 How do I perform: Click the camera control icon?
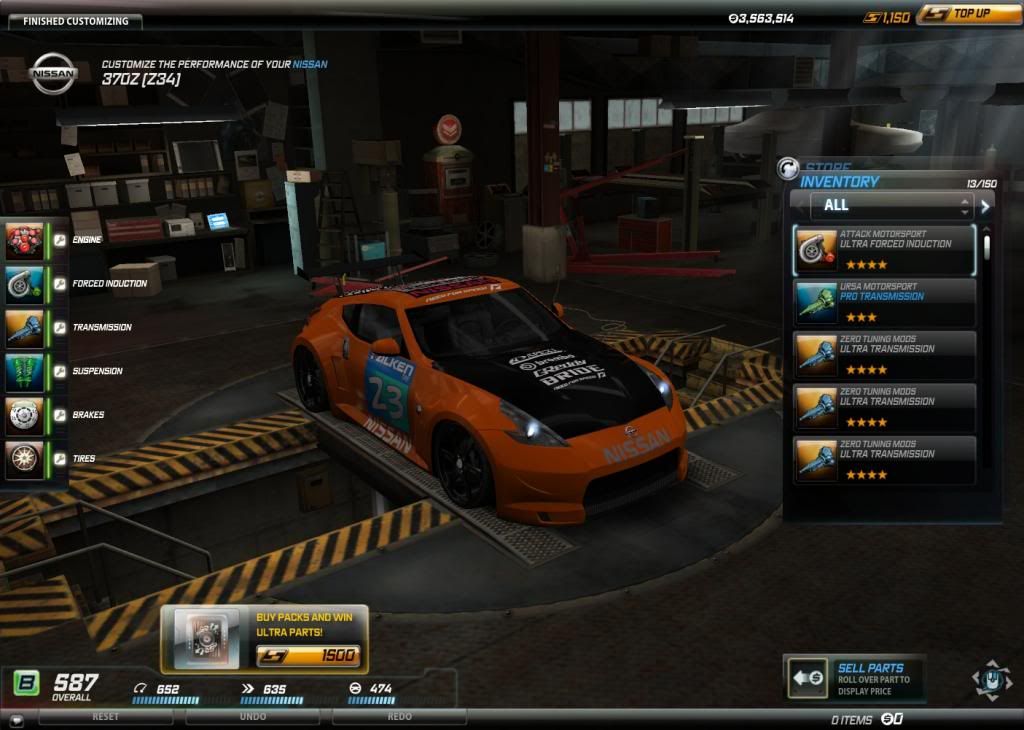pyautogui.click(x=991, y=680)
